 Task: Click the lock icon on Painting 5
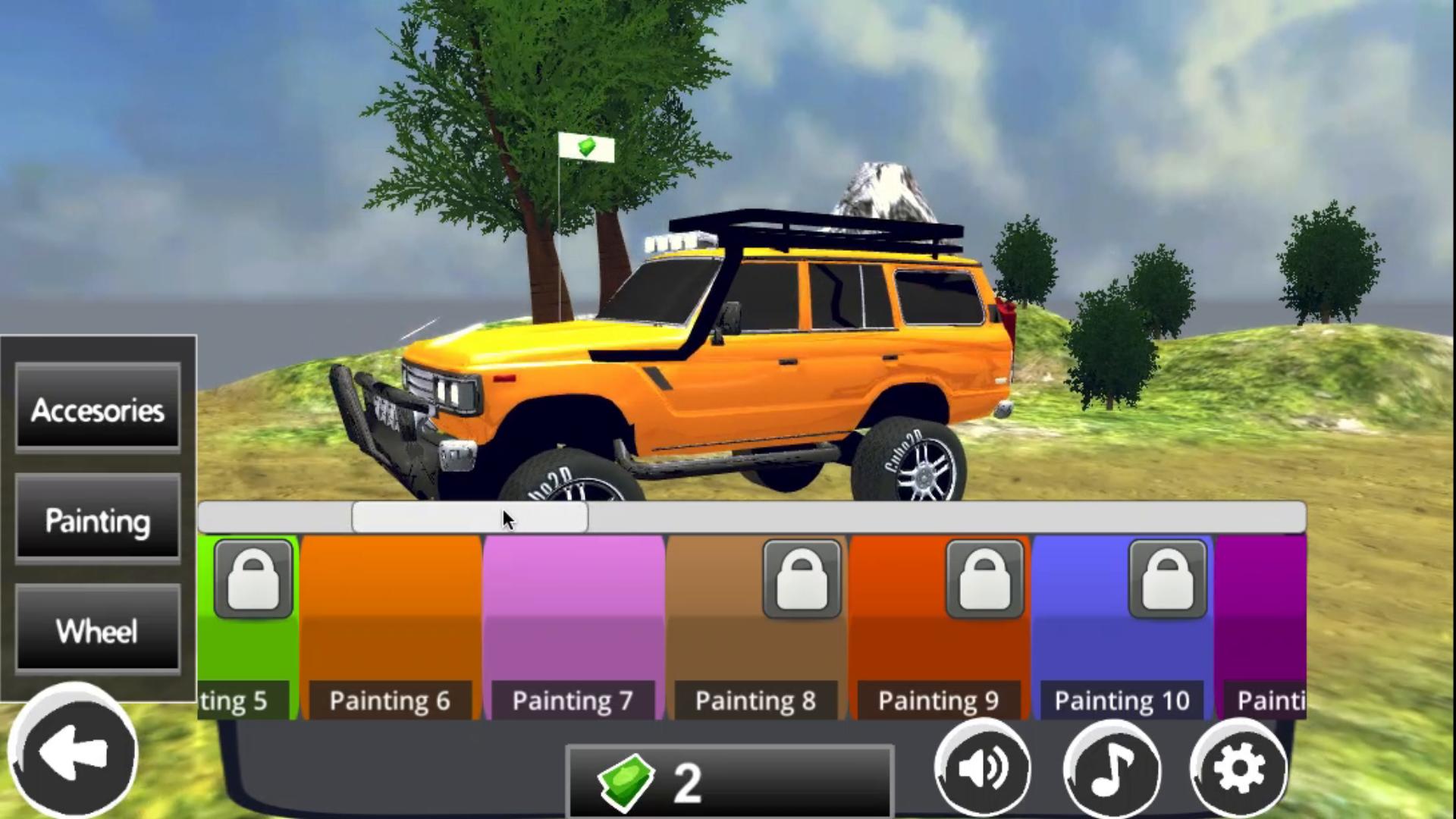point(253,579)
